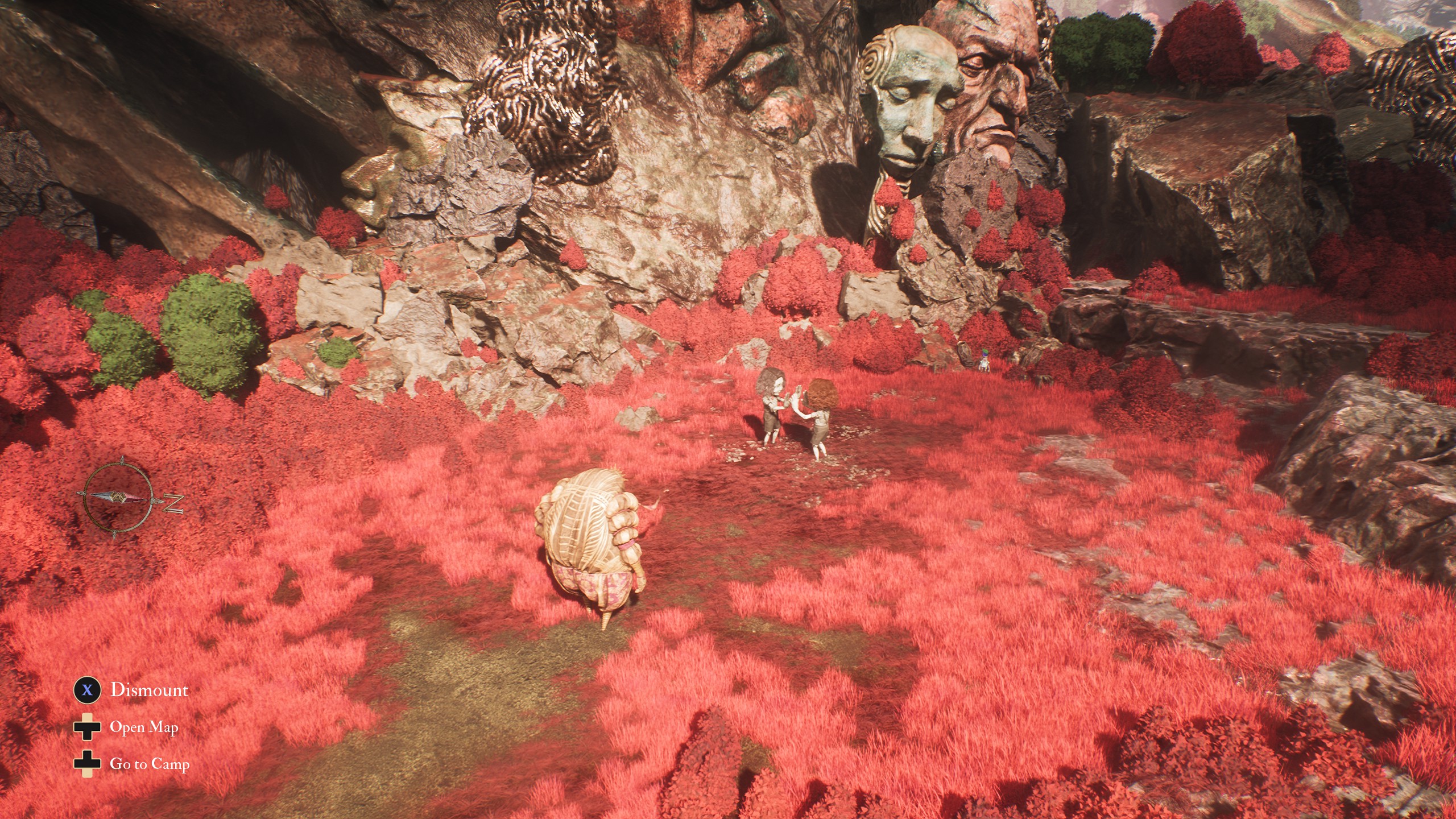Click the green stone face with closed eyes
1456x819 pixels.
click(x=911, y=100)
